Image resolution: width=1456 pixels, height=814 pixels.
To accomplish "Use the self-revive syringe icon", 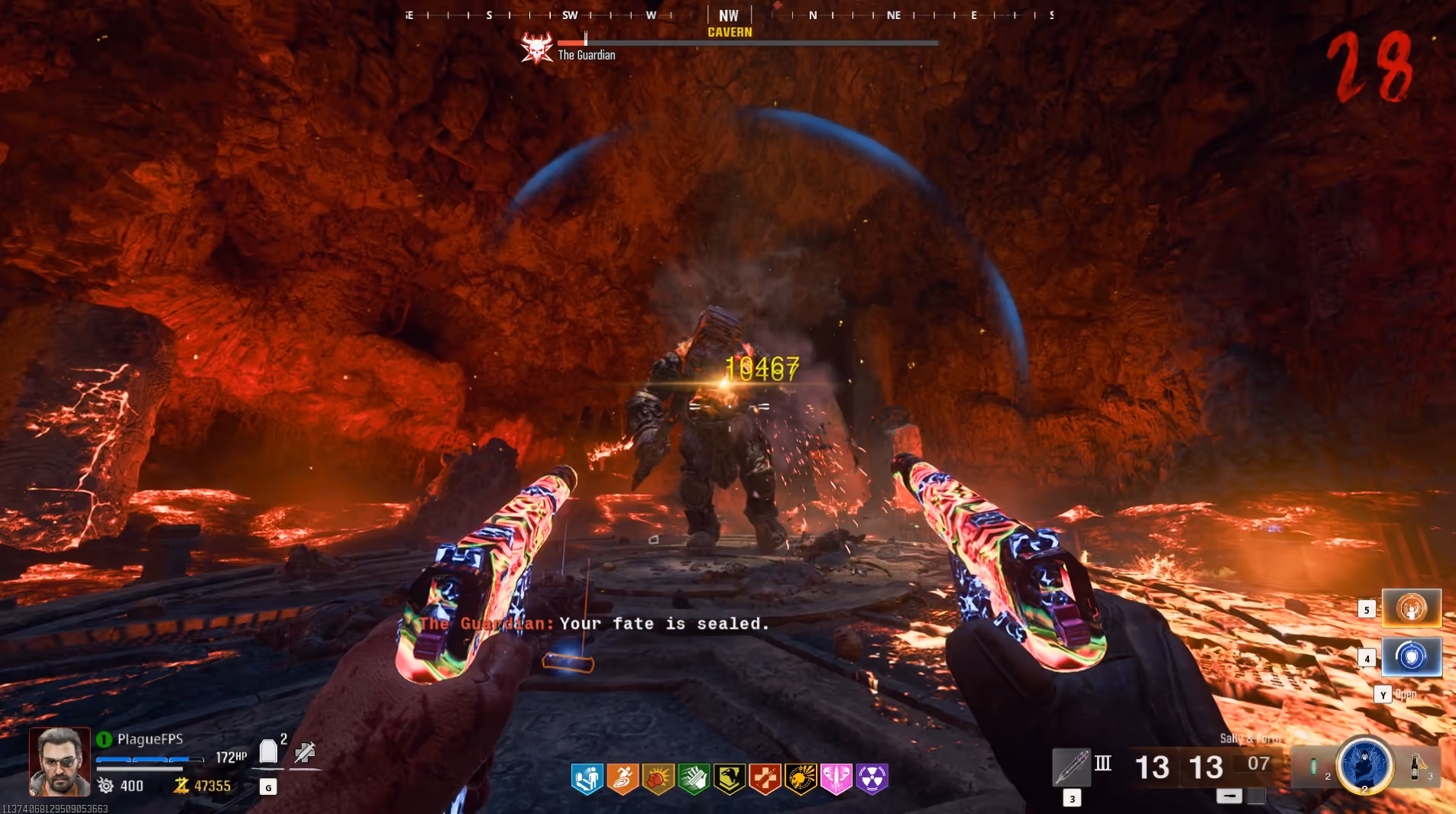I will 305,752.
